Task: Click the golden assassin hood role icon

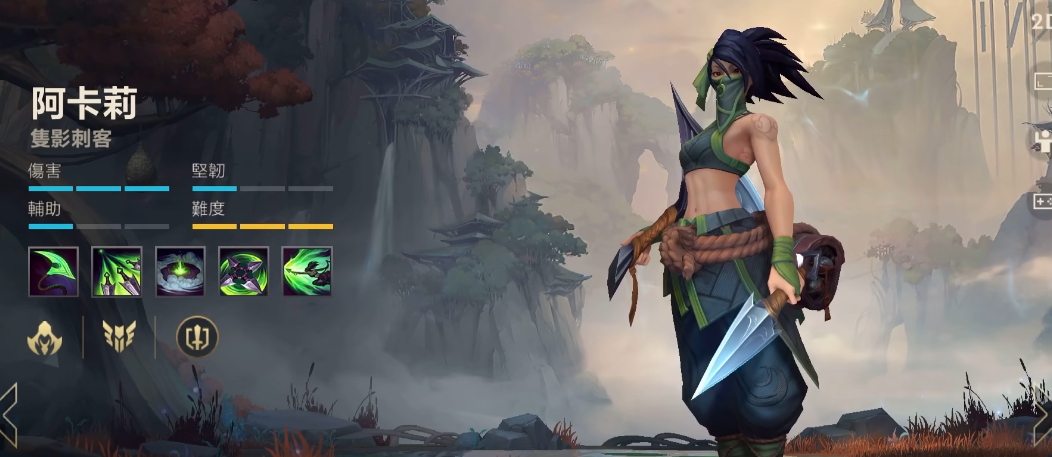Action: [x=45, y=338]
